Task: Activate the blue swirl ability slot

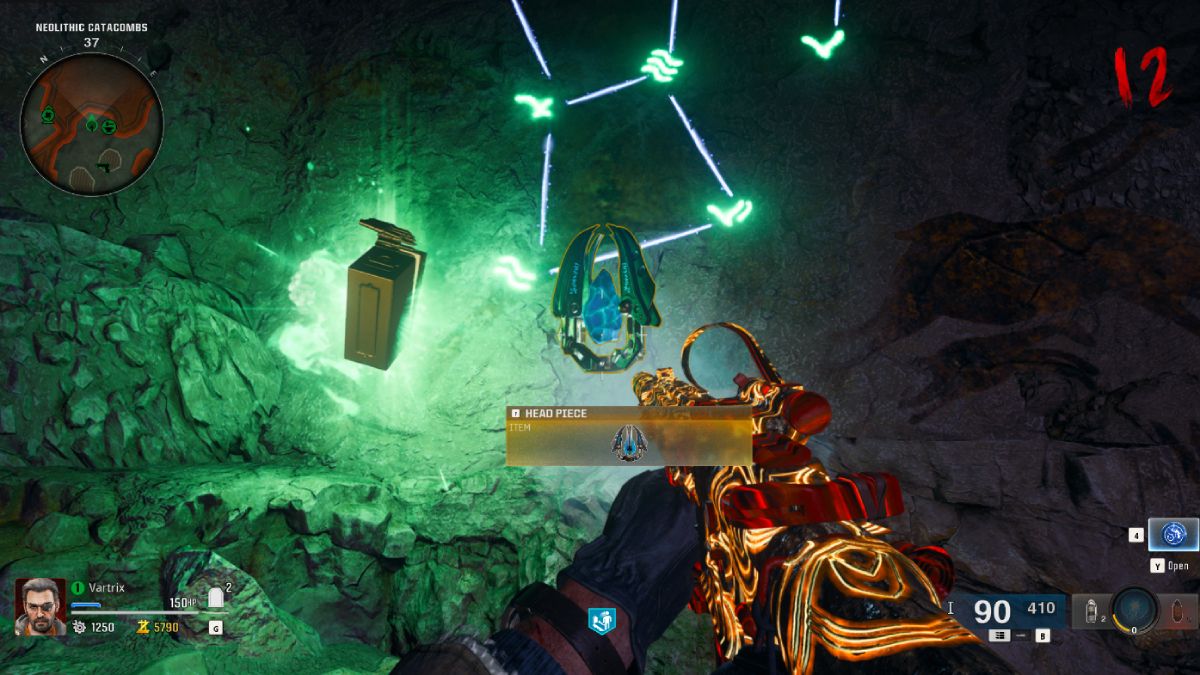Action: (1172, 535)
